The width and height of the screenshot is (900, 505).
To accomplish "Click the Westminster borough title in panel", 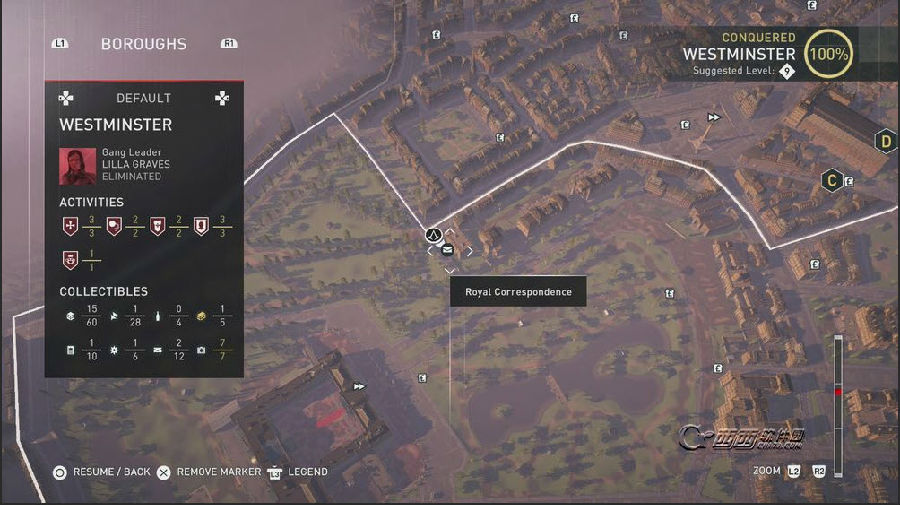I will (x=116, y=125).
